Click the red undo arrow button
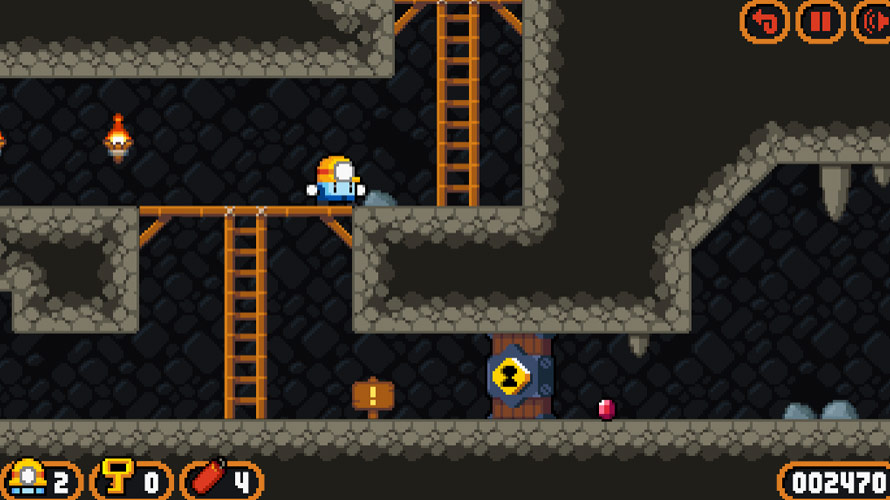This screenshot has width=890, height=500. [x=765, y=21]
